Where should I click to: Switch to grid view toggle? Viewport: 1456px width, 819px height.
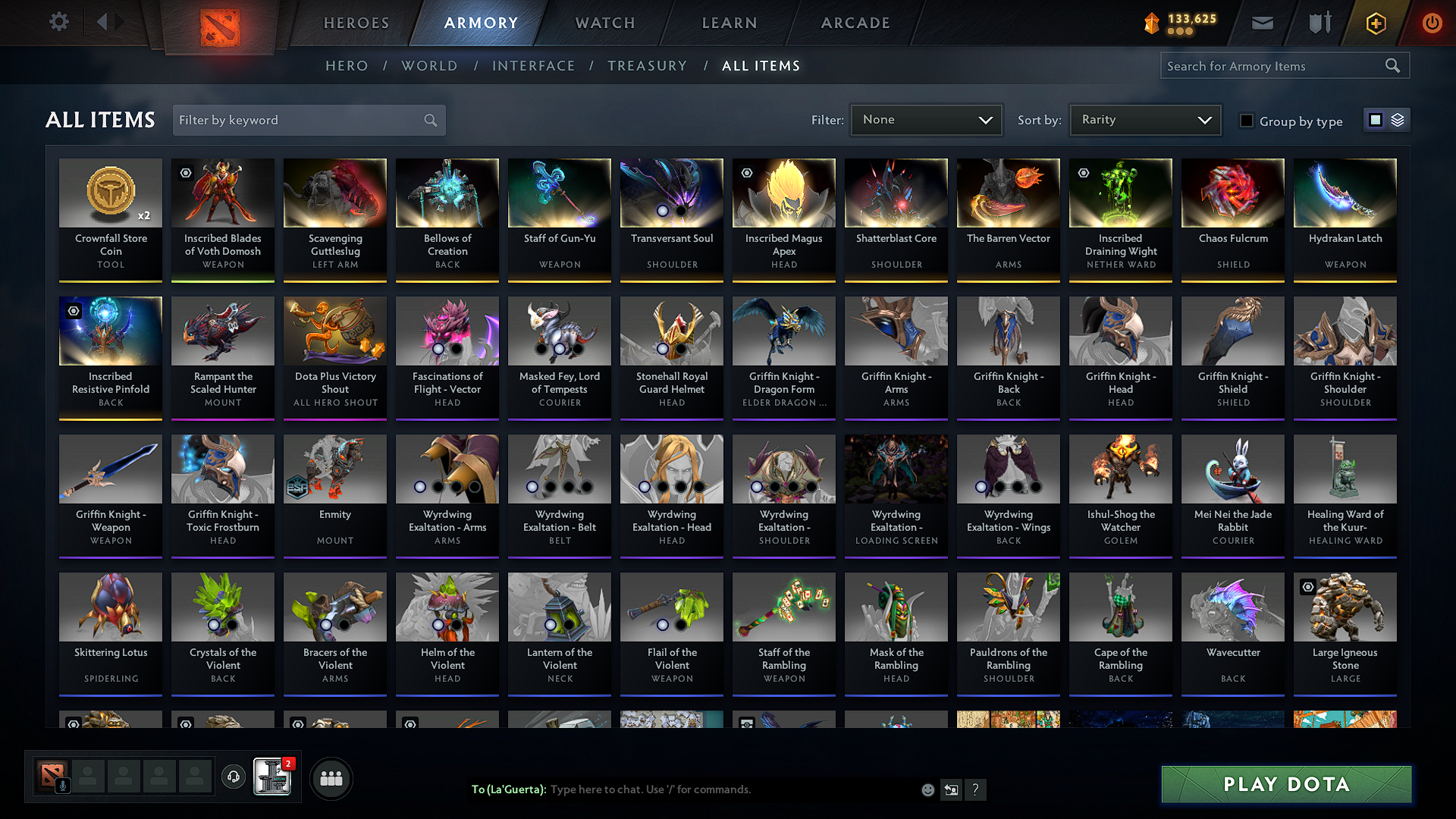[x=1375, y=119]
